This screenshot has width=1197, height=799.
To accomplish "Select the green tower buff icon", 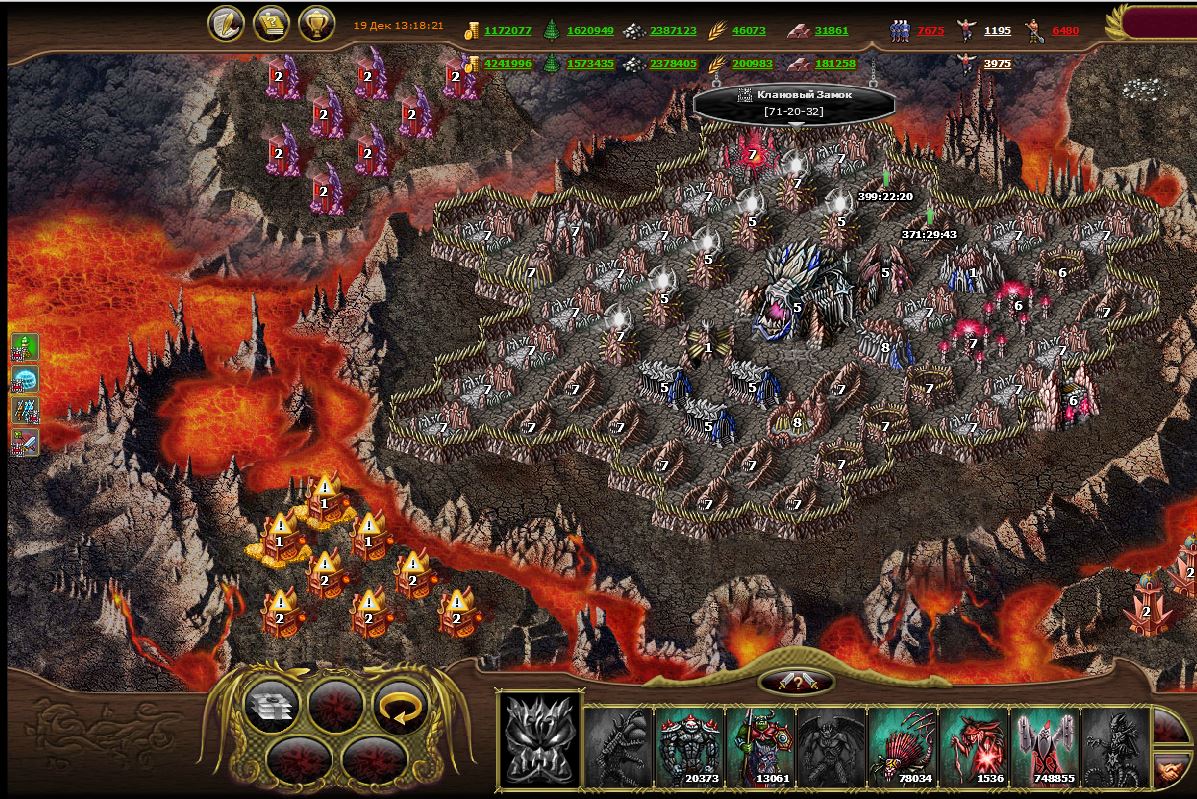I will (24, 348).
